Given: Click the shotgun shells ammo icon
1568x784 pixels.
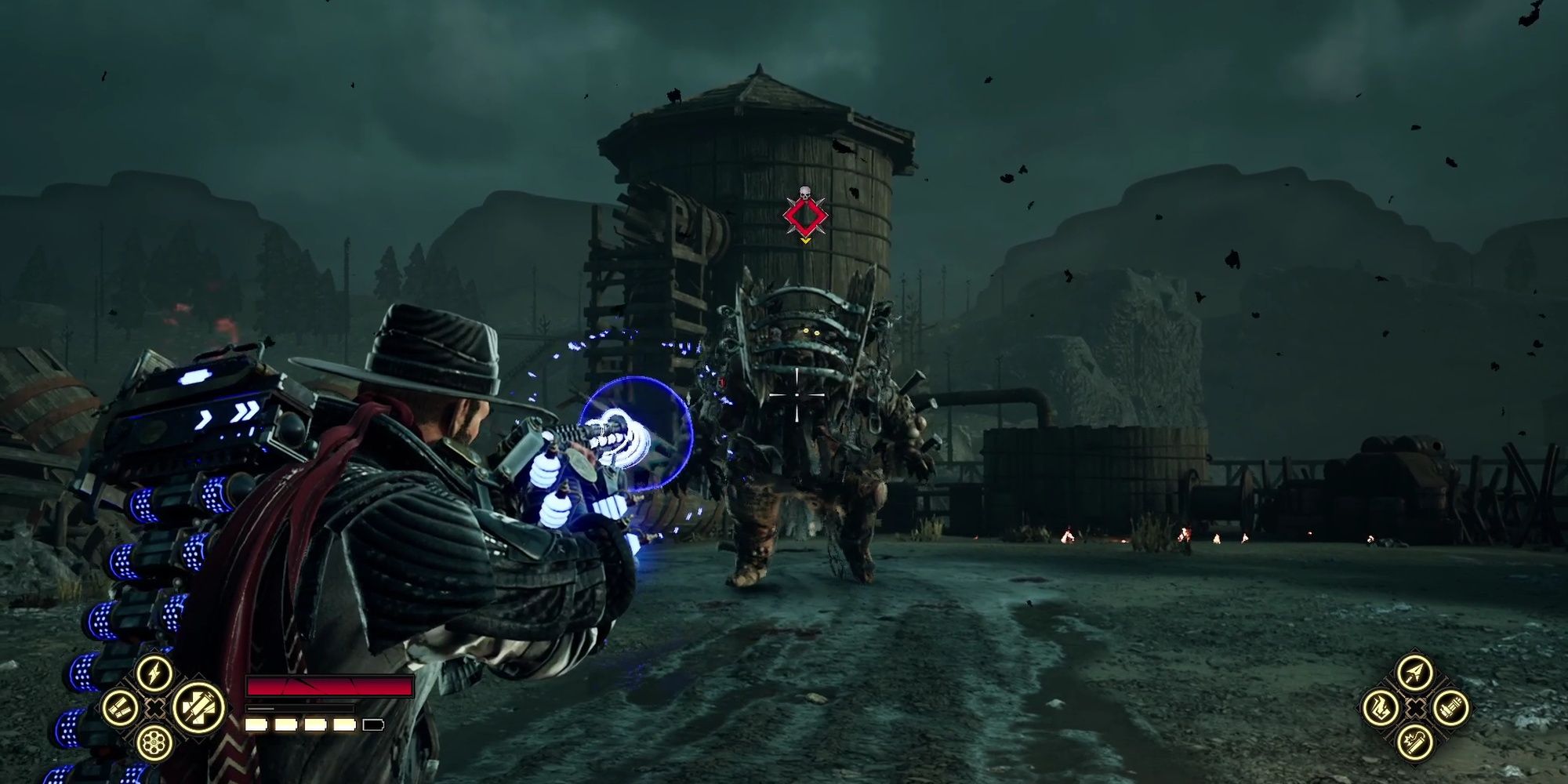Looking at the screenshot, I should click(119, 708).
